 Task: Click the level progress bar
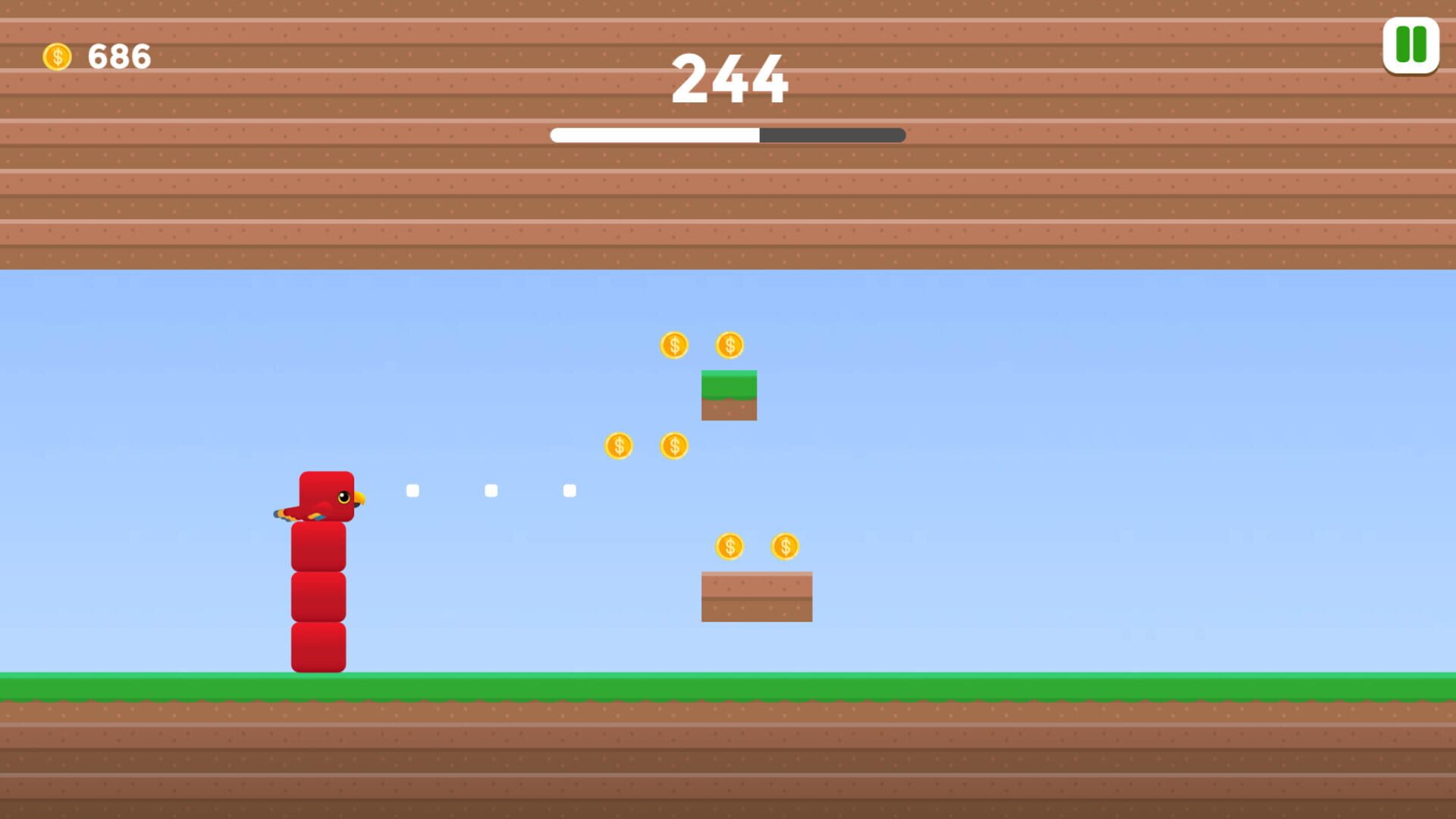pos(726,135)
